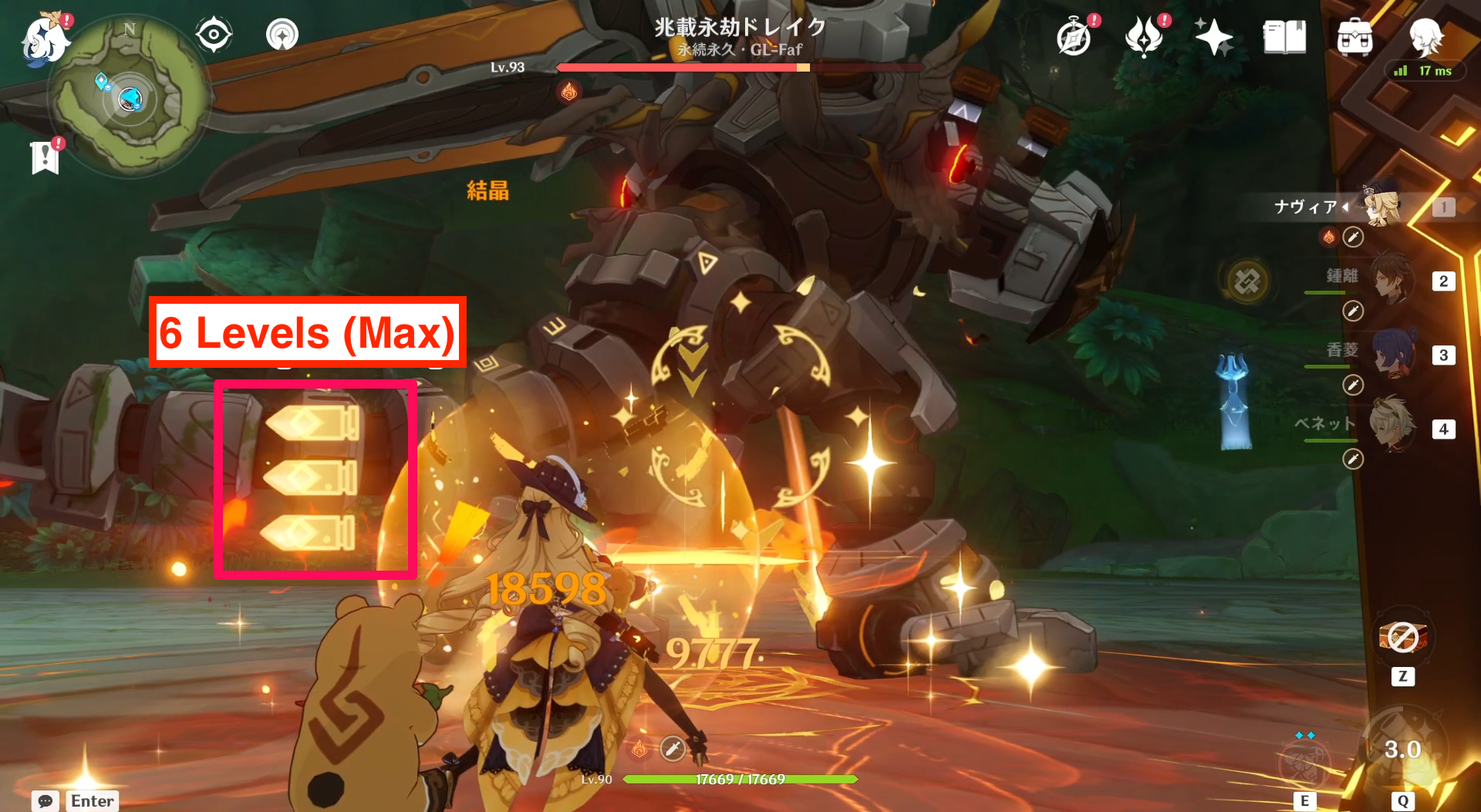Expand the quest notification bookmark
This screenshot has width=1481, height=812.
(46, 158)
